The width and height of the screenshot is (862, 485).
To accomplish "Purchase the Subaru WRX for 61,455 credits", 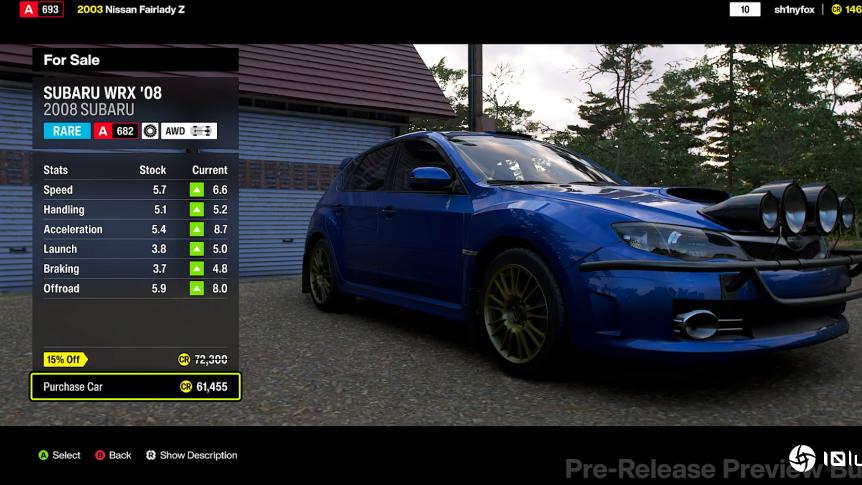I will coord(135,387).
